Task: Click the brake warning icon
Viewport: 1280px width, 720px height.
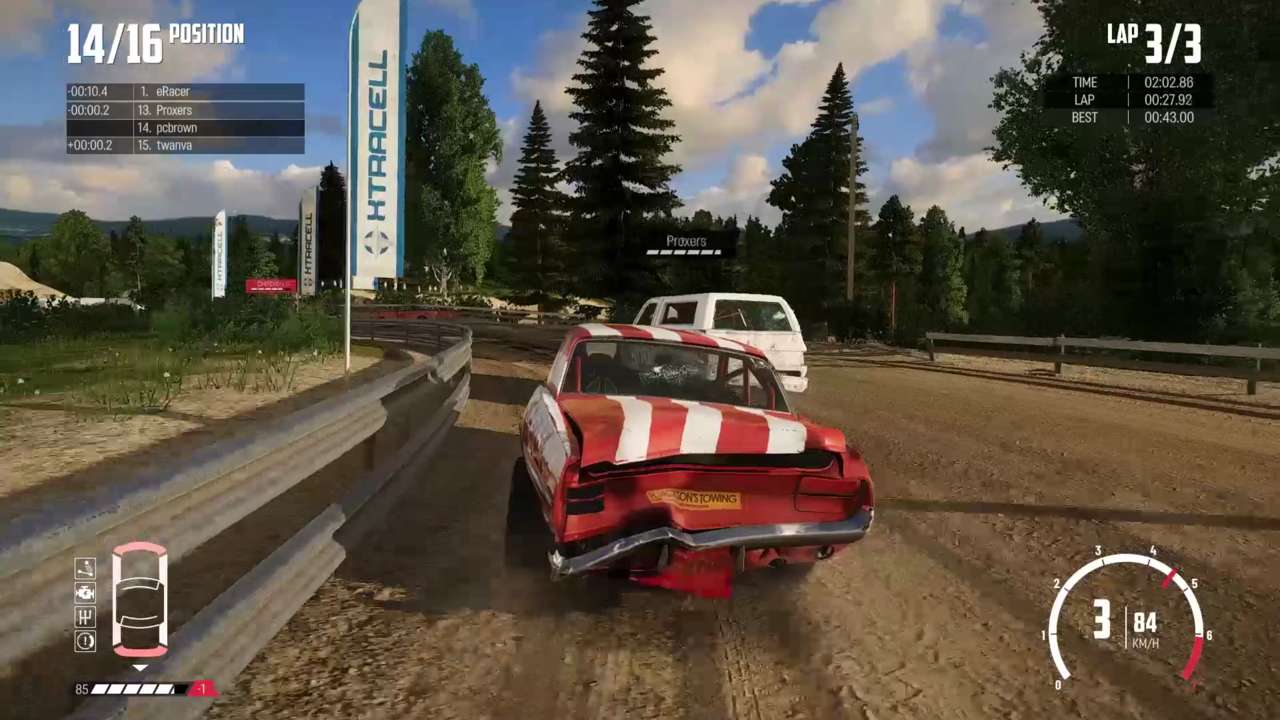Action: 85,640
